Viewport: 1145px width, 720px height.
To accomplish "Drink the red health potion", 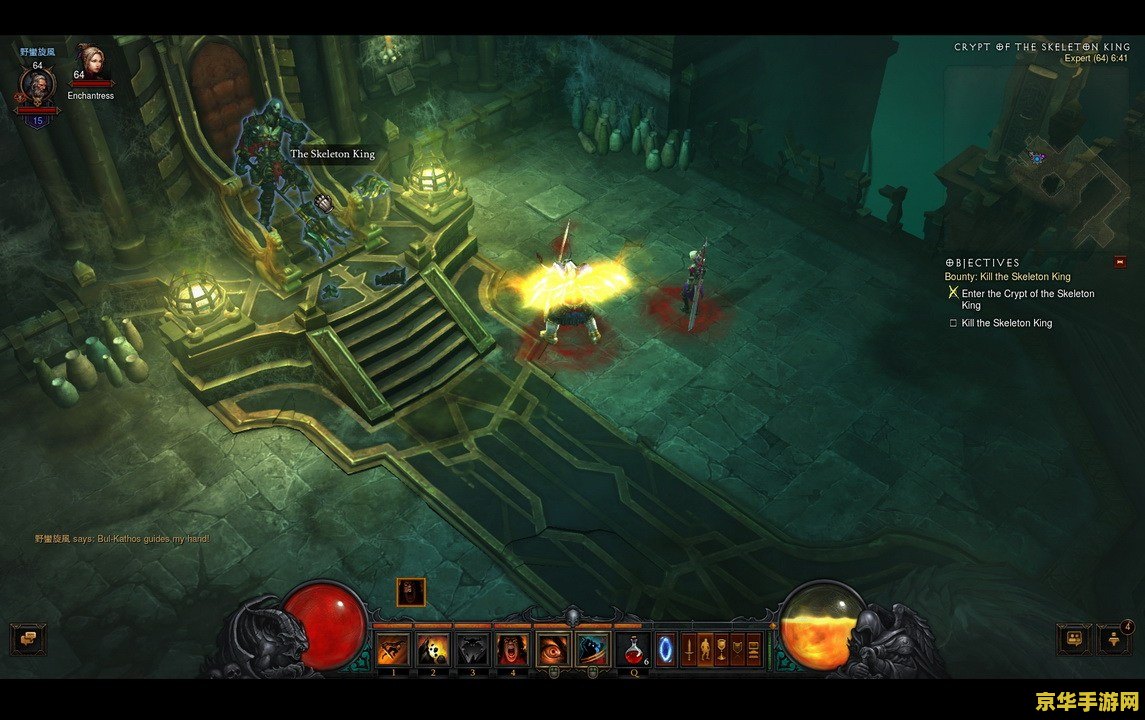I will click(632, 649).
